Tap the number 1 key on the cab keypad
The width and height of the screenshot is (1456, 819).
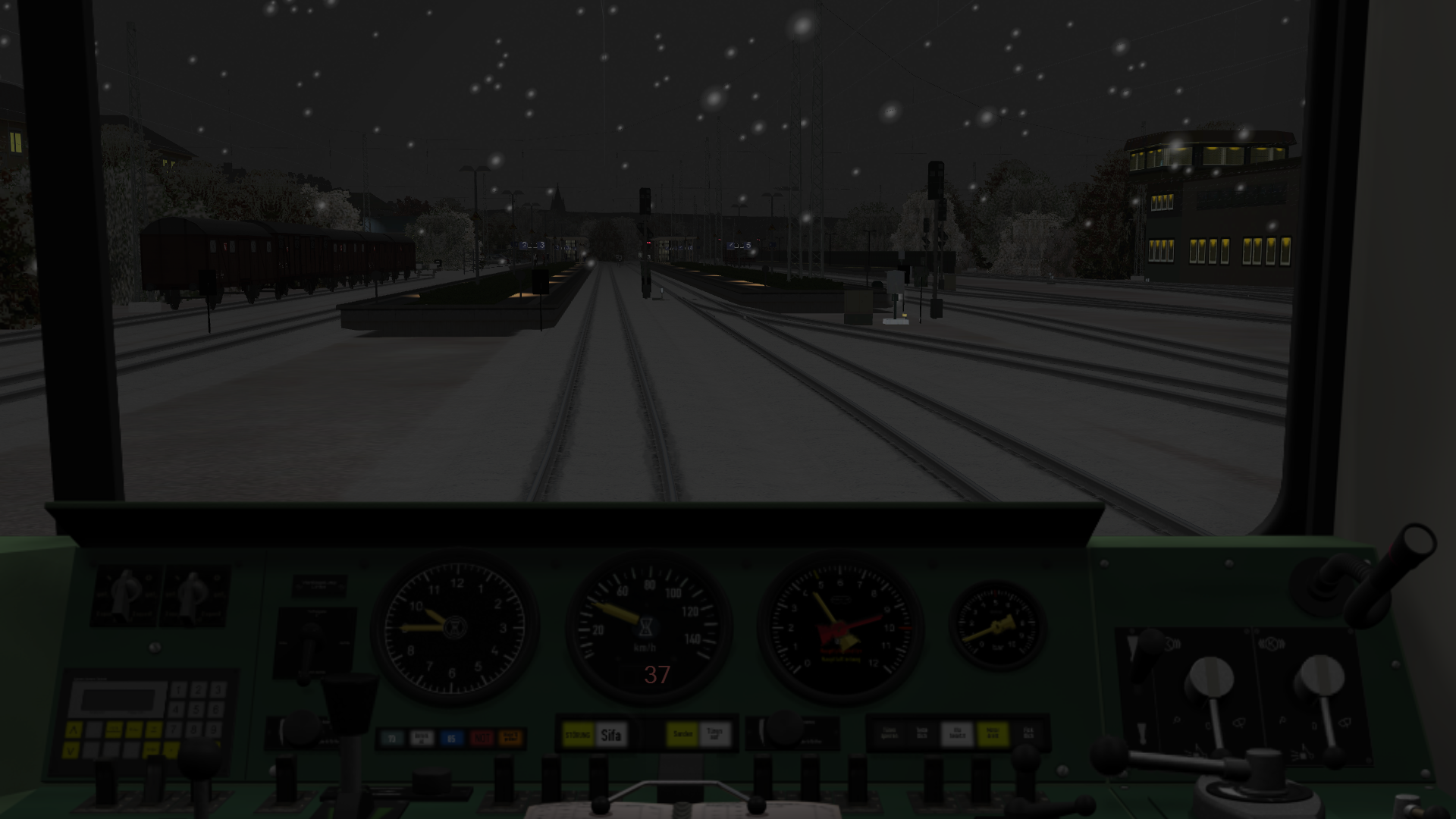click(179, 690)
